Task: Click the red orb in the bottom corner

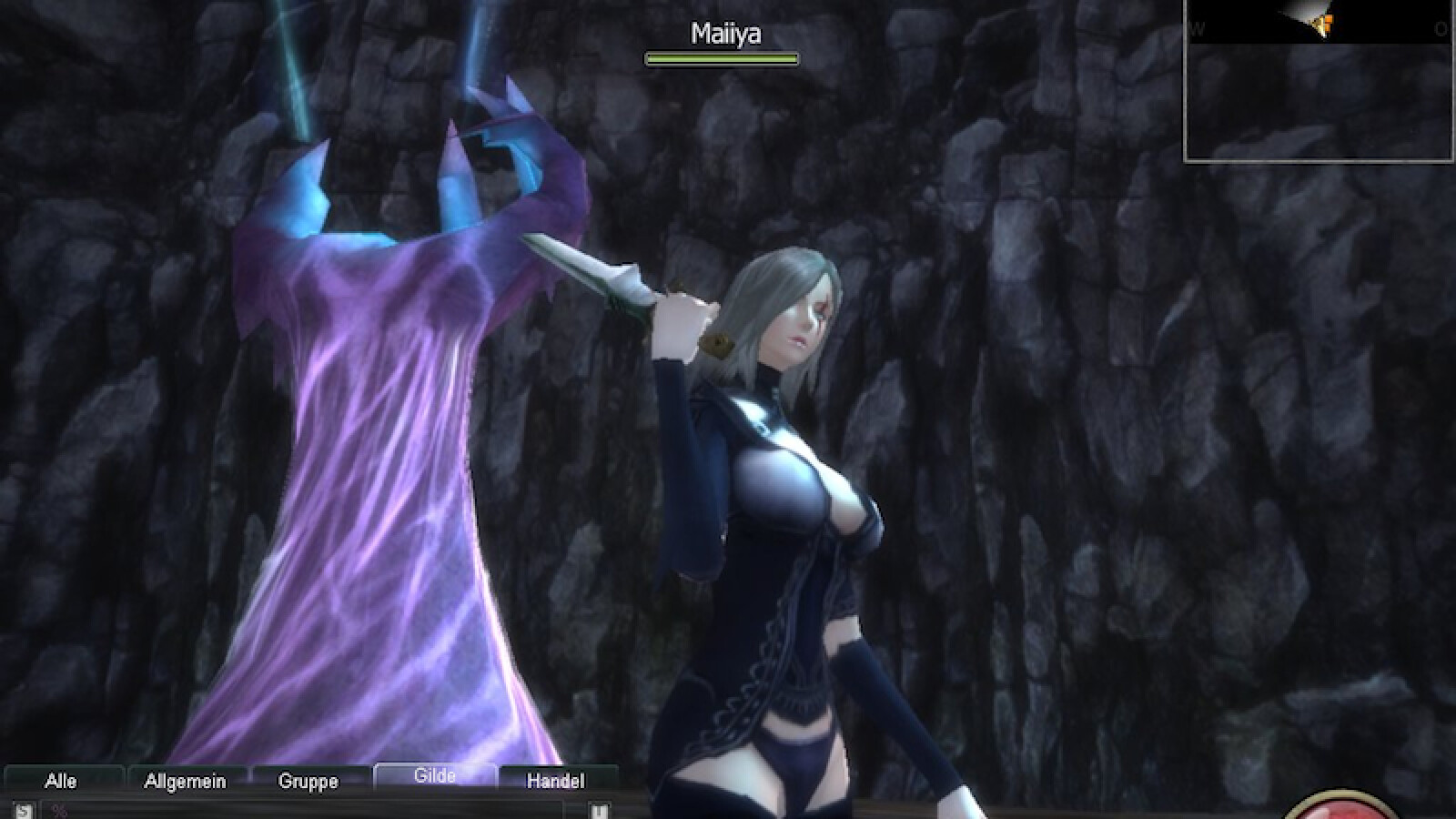Action: 1347,808
